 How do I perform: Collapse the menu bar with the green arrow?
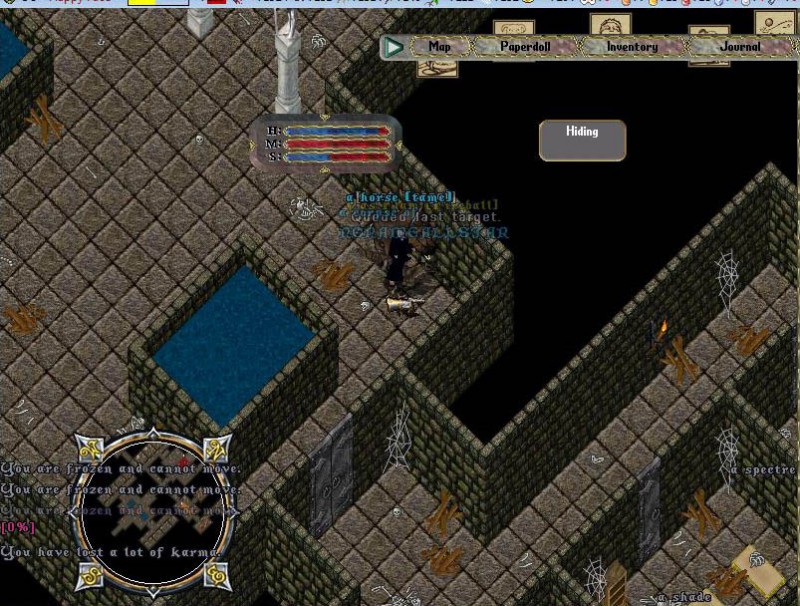(x=394, y=47)
